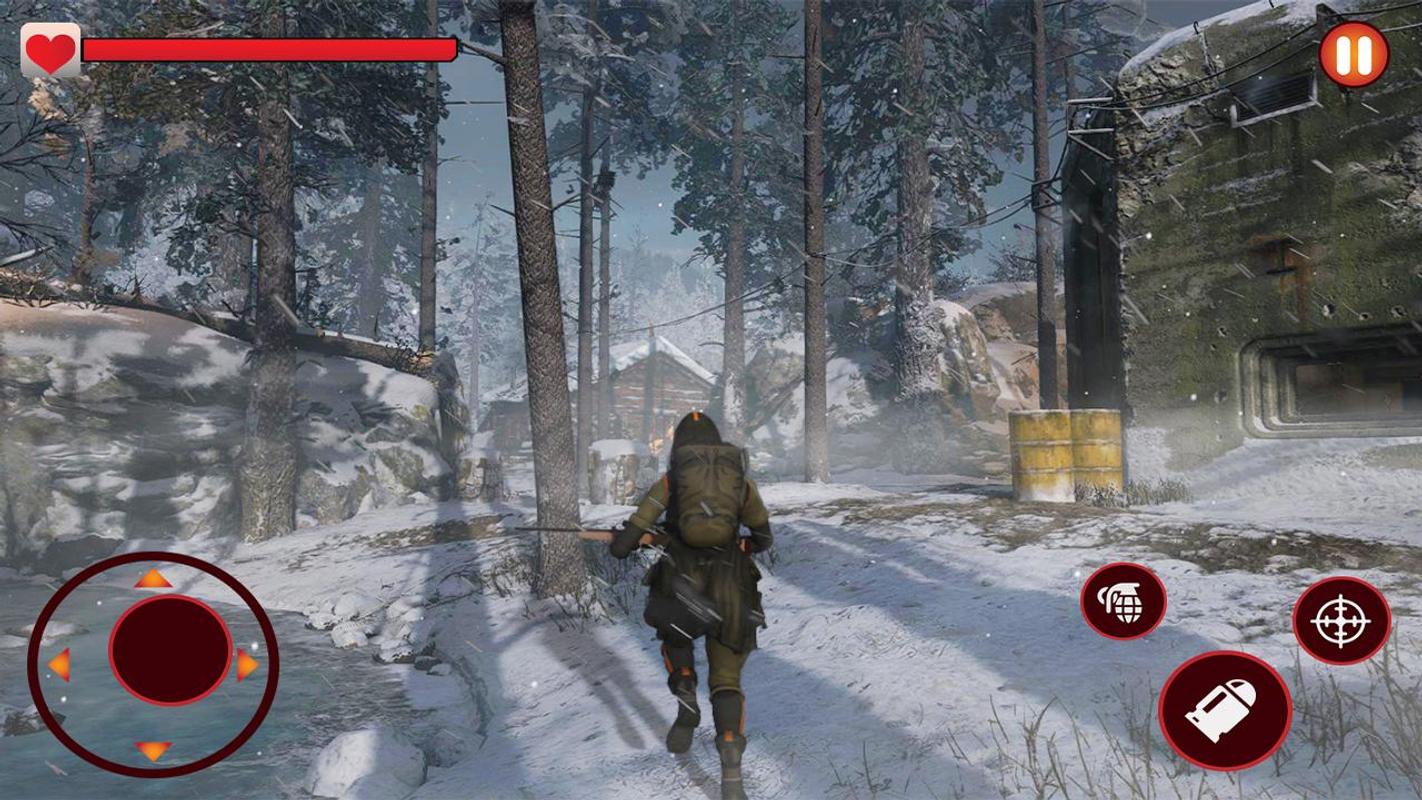Click the virtual joystick center knob
This screenshot has width=1422, height=800.
(170, 650)
